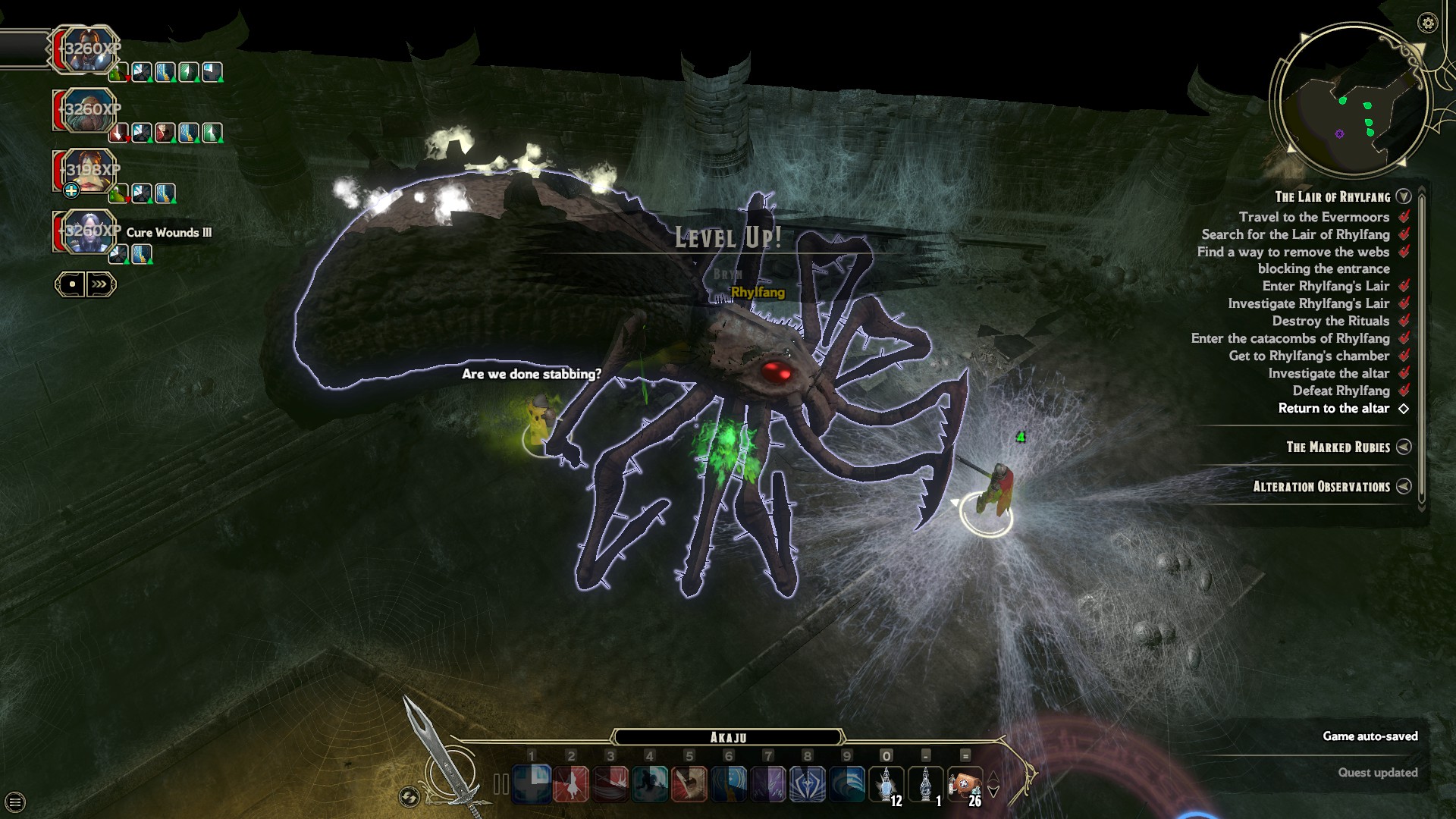
Task: Enable fast-forward with the triple-arrow button
Action: pos(98,284)
